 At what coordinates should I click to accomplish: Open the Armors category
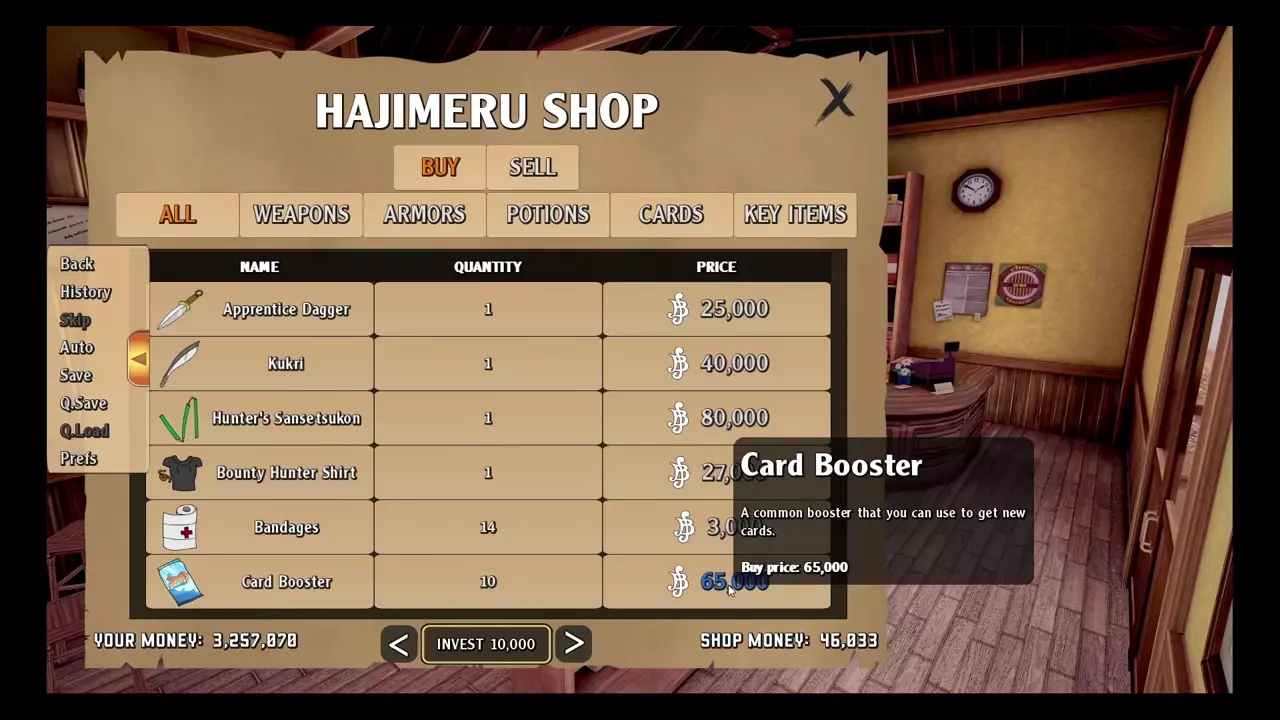tap(424, 215)
